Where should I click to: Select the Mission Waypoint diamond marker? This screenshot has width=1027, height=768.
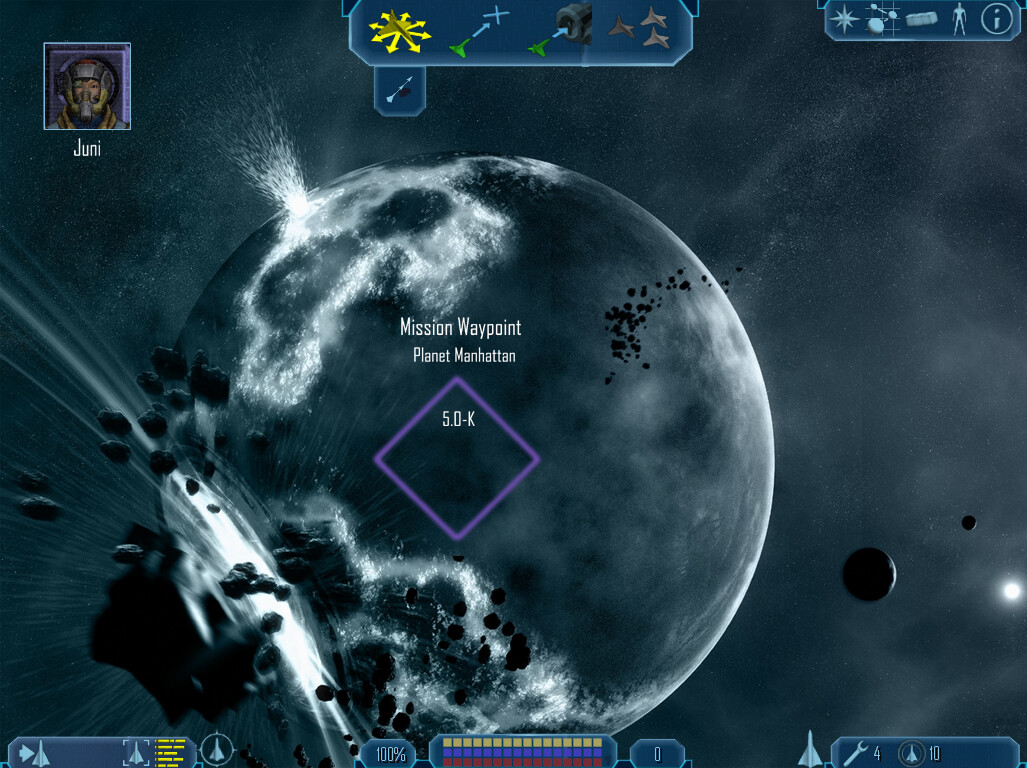coord(457,459)
